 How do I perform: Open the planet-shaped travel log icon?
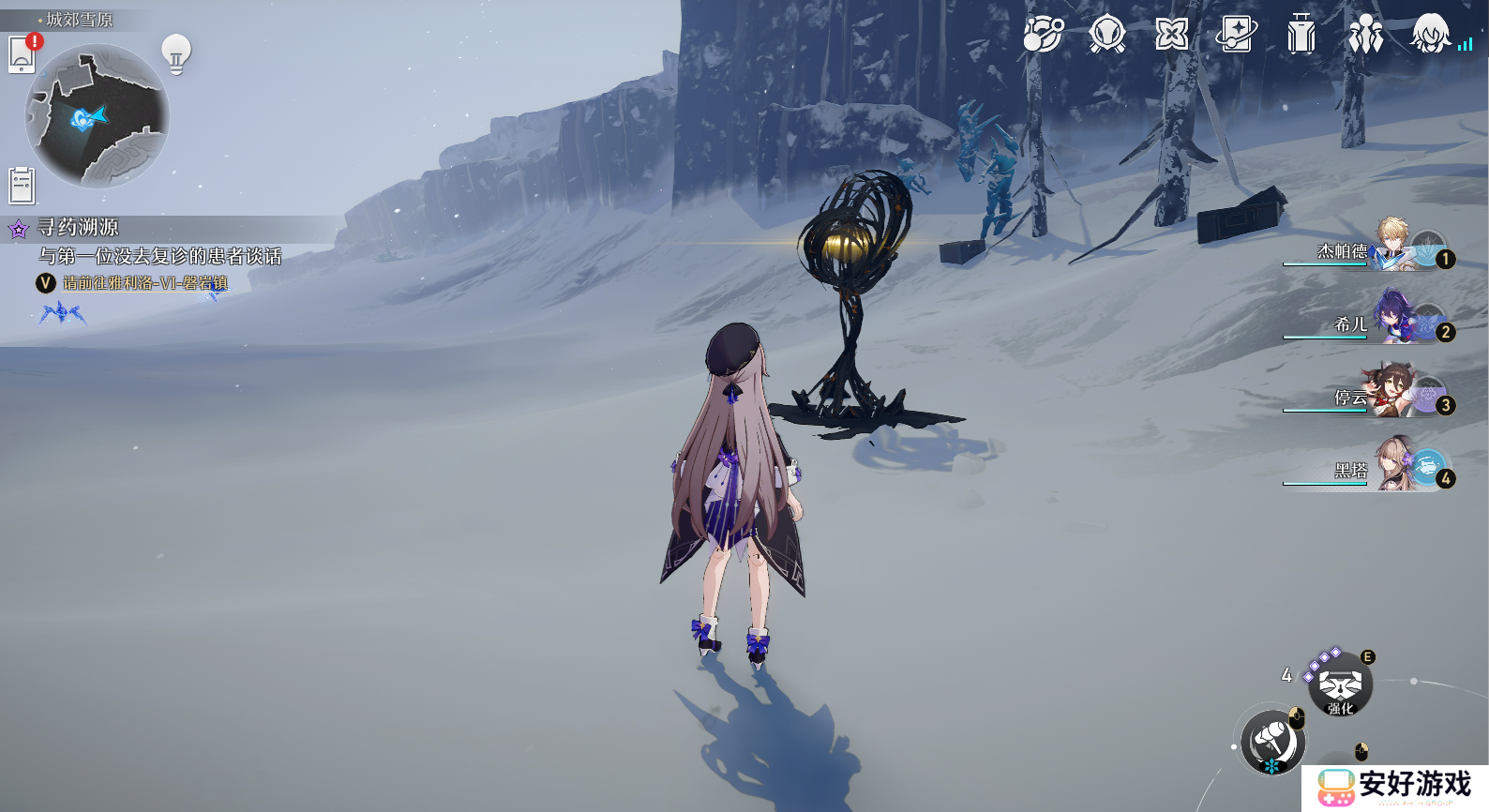pyautogui.click(x=1042, y=36)
